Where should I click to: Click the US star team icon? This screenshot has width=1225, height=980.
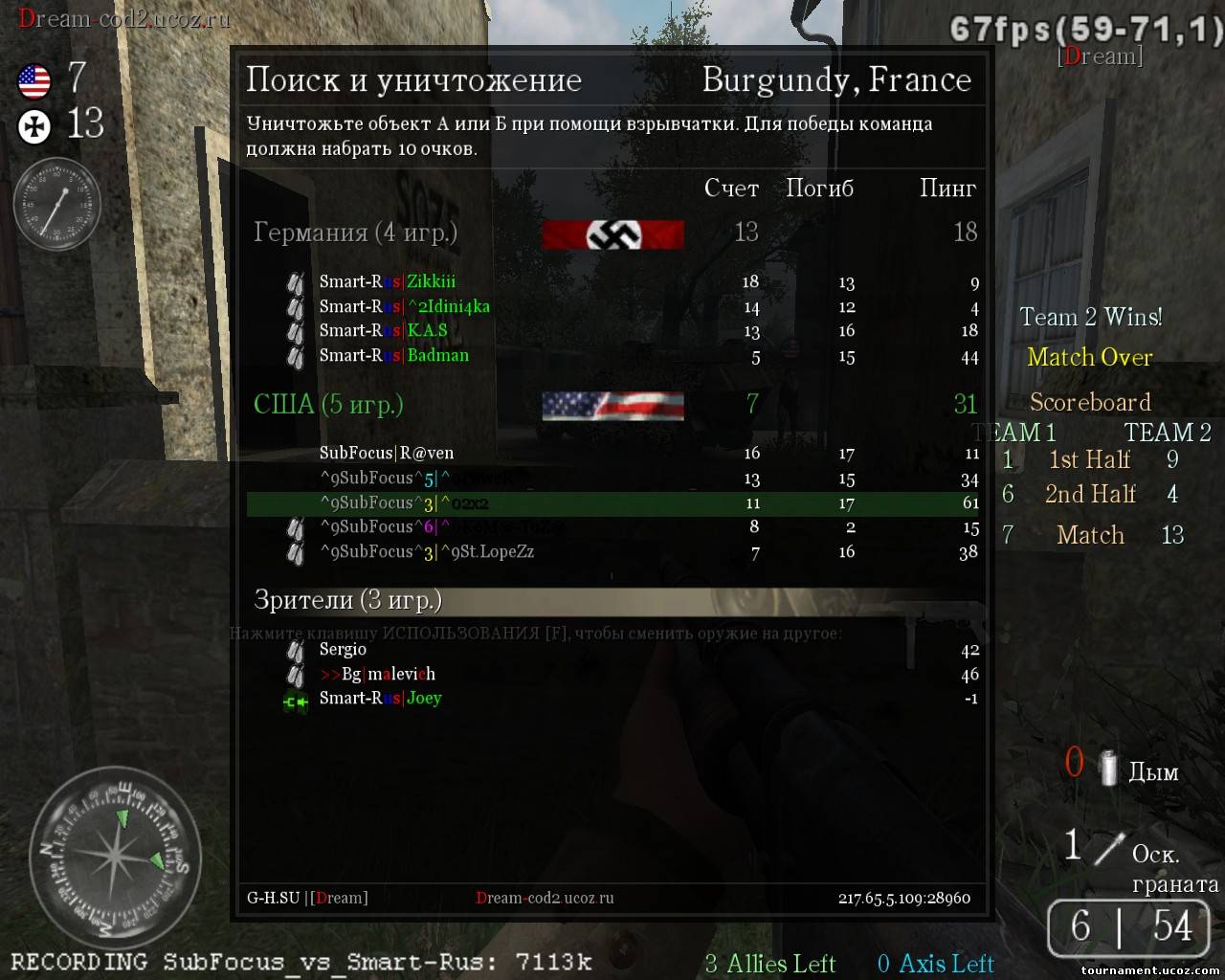pyautogui.click(x=34, y=80)
